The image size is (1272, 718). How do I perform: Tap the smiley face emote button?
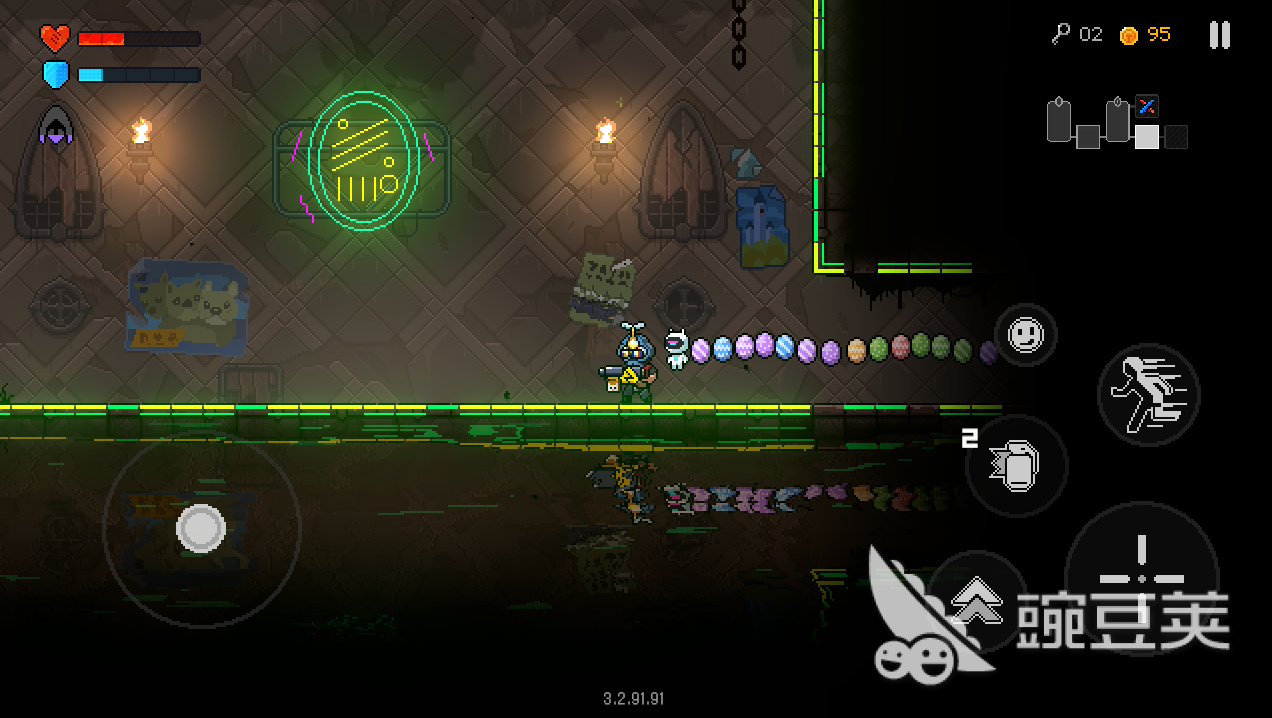pos(1025,335)
